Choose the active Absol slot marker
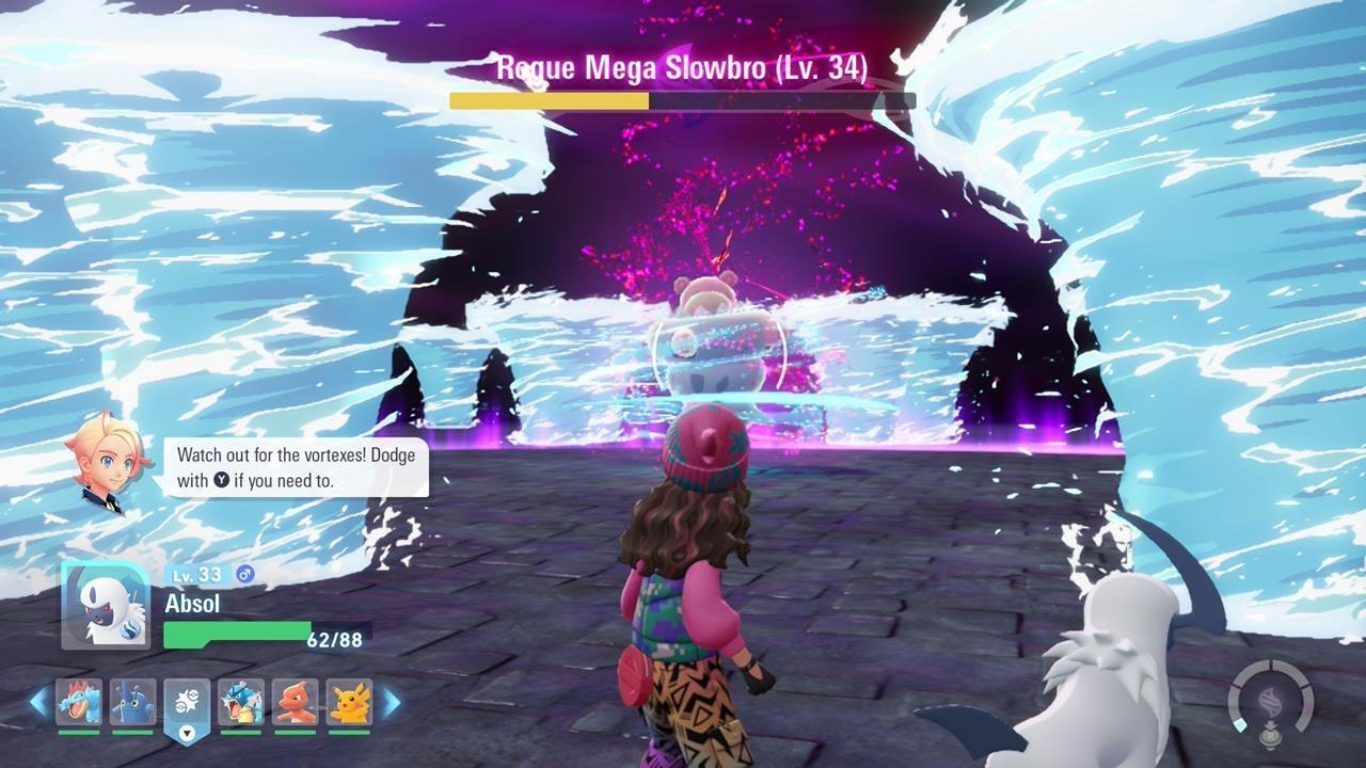This screenshot has width=1366, height=768. (x=187, y=705)
